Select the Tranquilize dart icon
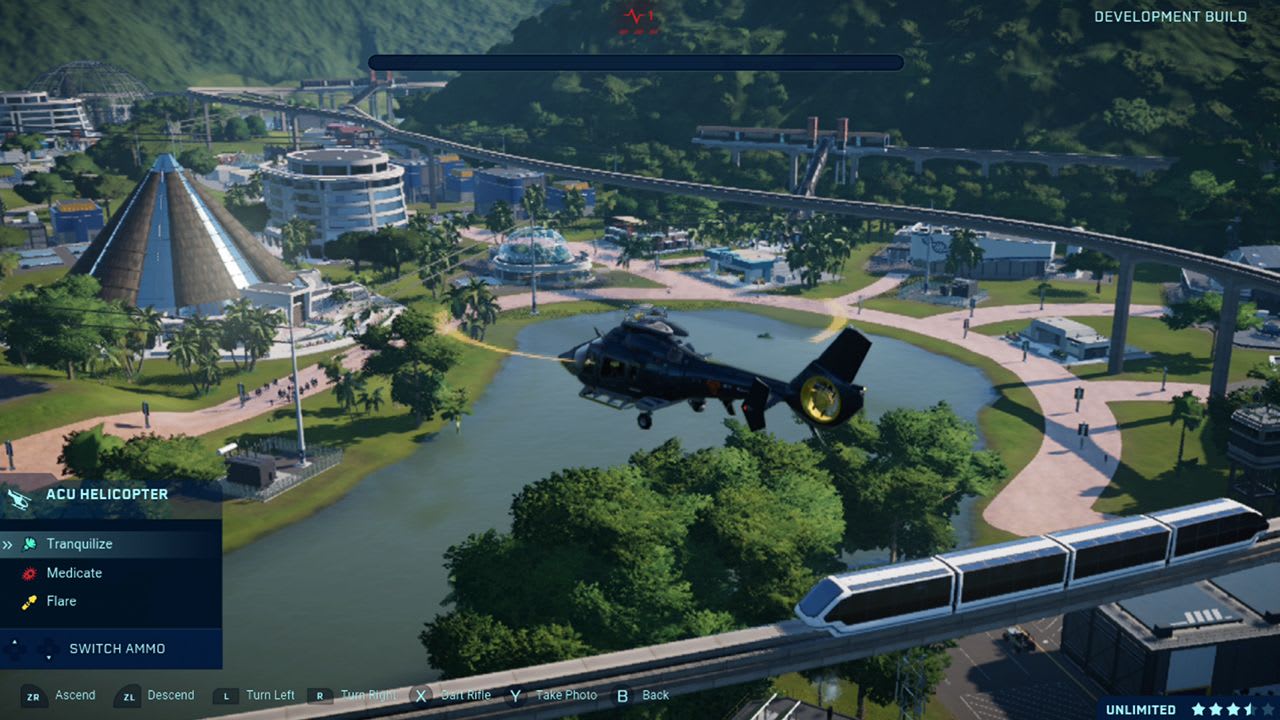The height and width of the screenshot is (720, 1280). (30, 543)
